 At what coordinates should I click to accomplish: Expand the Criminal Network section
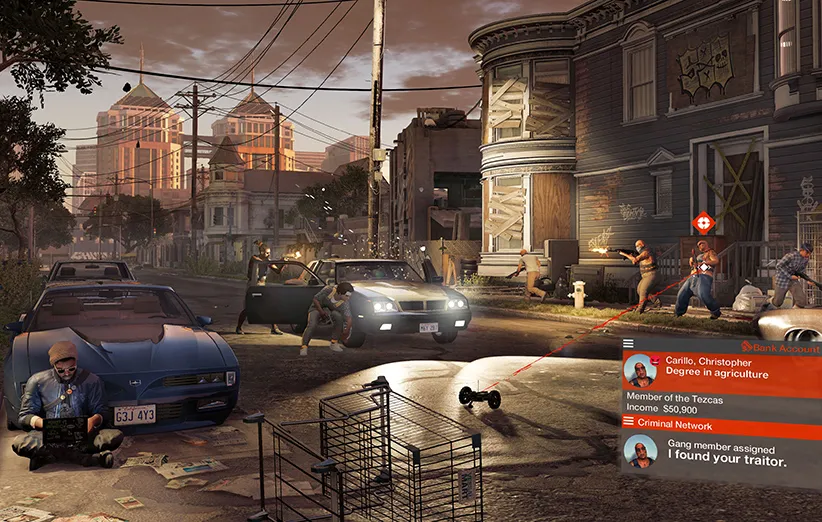point(680,422)
